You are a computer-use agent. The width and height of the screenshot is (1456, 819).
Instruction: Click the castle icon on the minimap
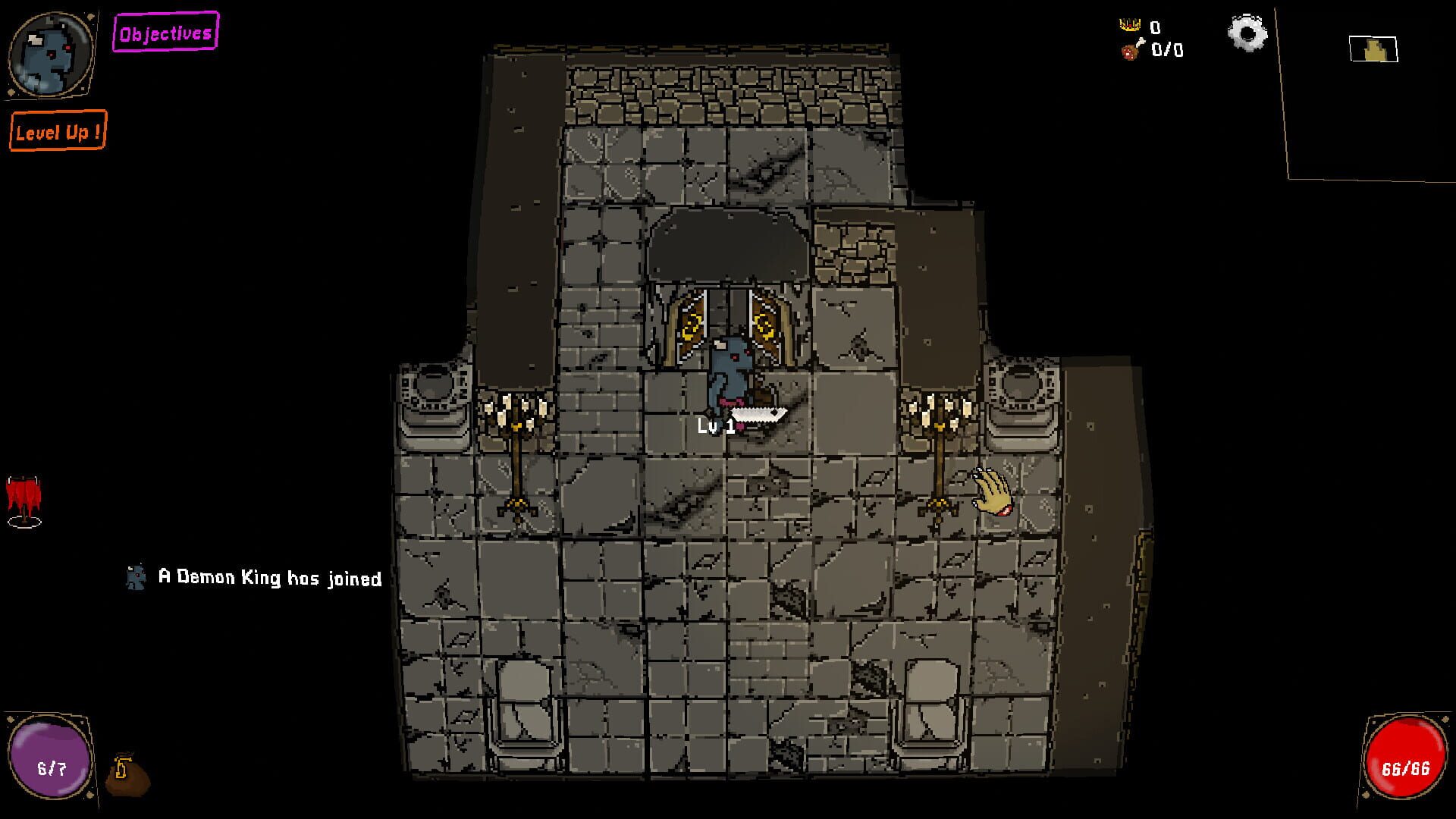click(x=1374, y=49)
